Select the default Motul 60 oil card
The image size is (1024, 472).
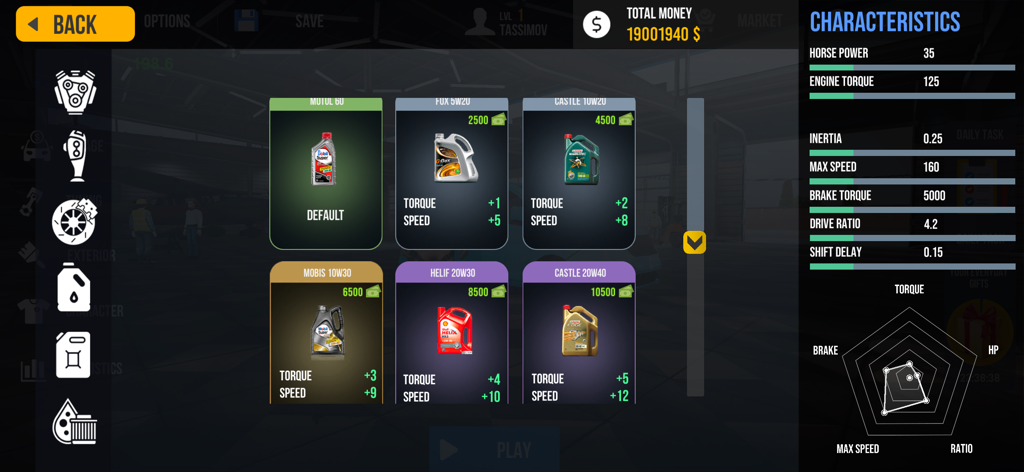pos(325,174)
